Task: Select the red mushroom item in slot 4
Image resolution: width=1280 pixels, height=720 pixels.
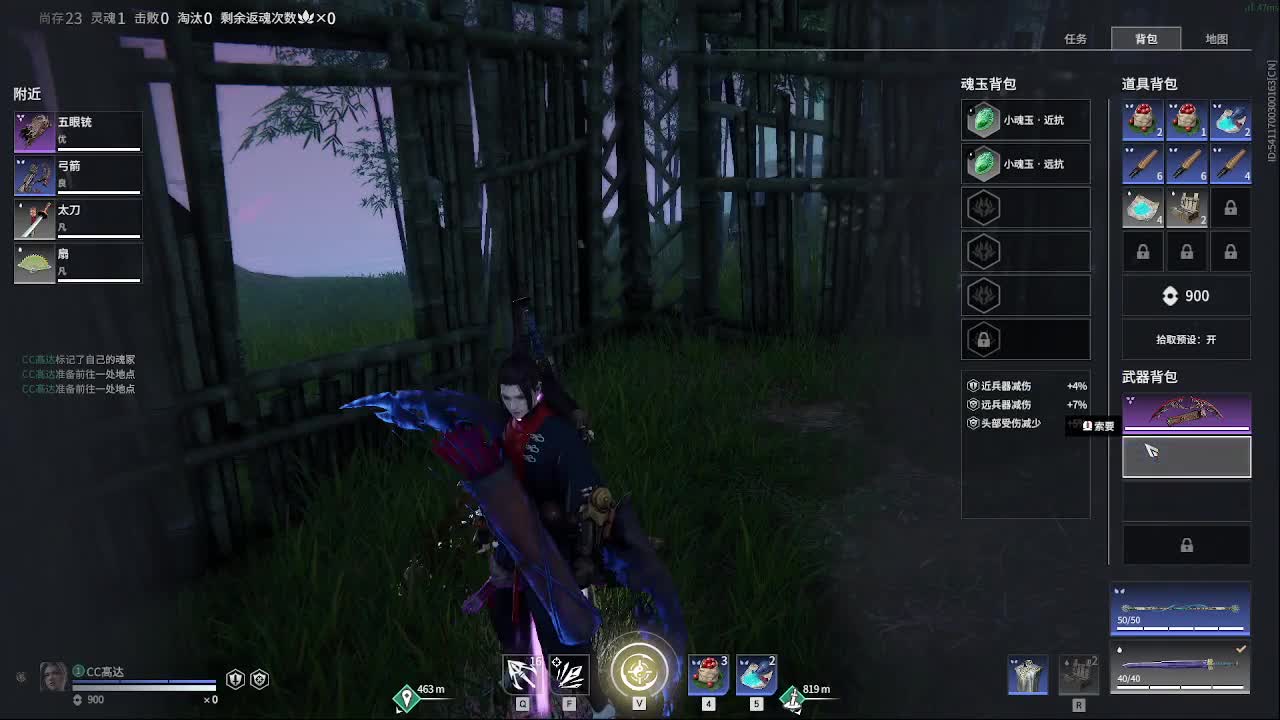Action: 707,675
